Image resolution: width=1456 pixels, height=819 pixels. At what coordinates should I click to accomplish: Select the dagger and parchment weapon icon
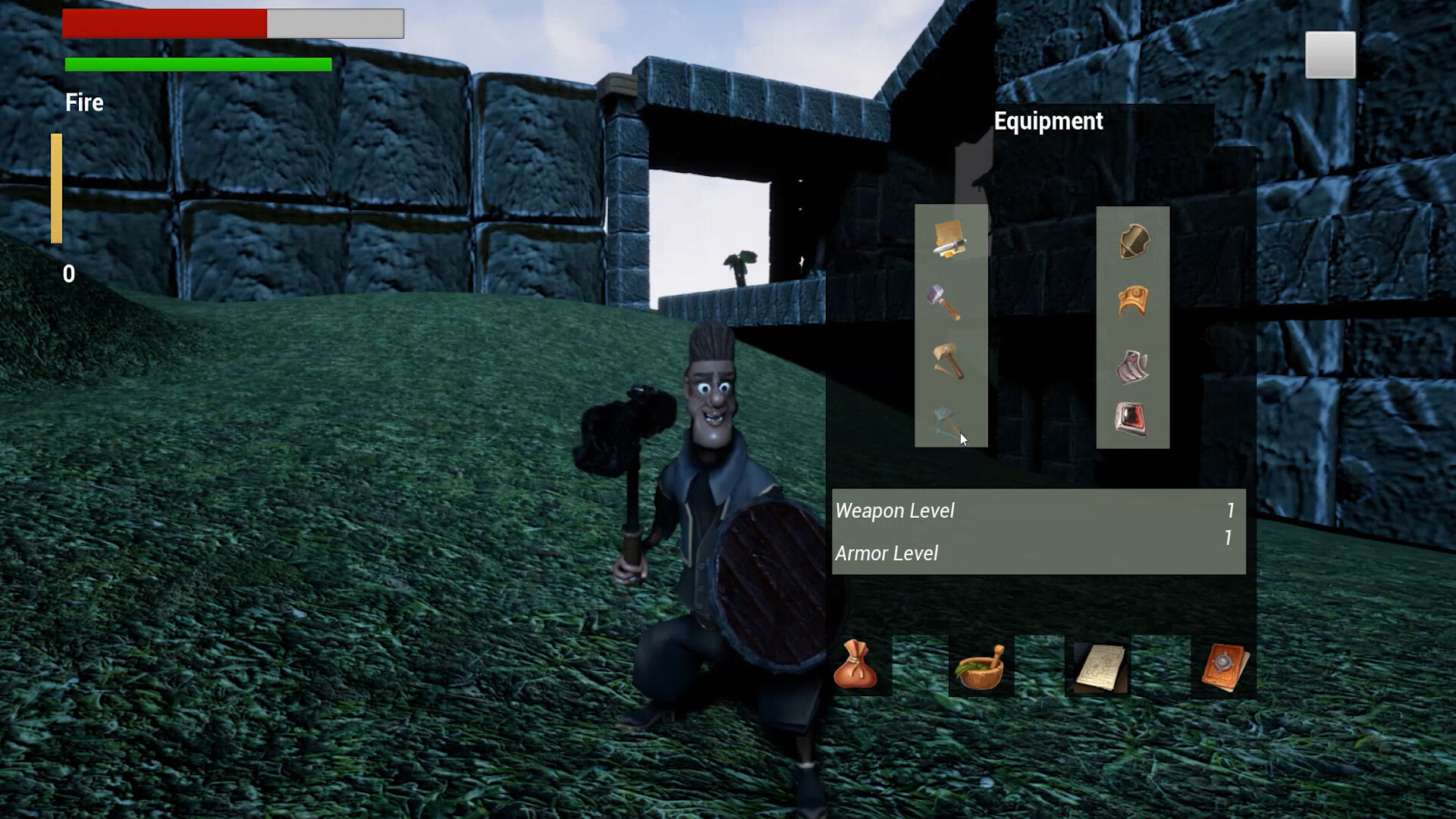point(949,239)
